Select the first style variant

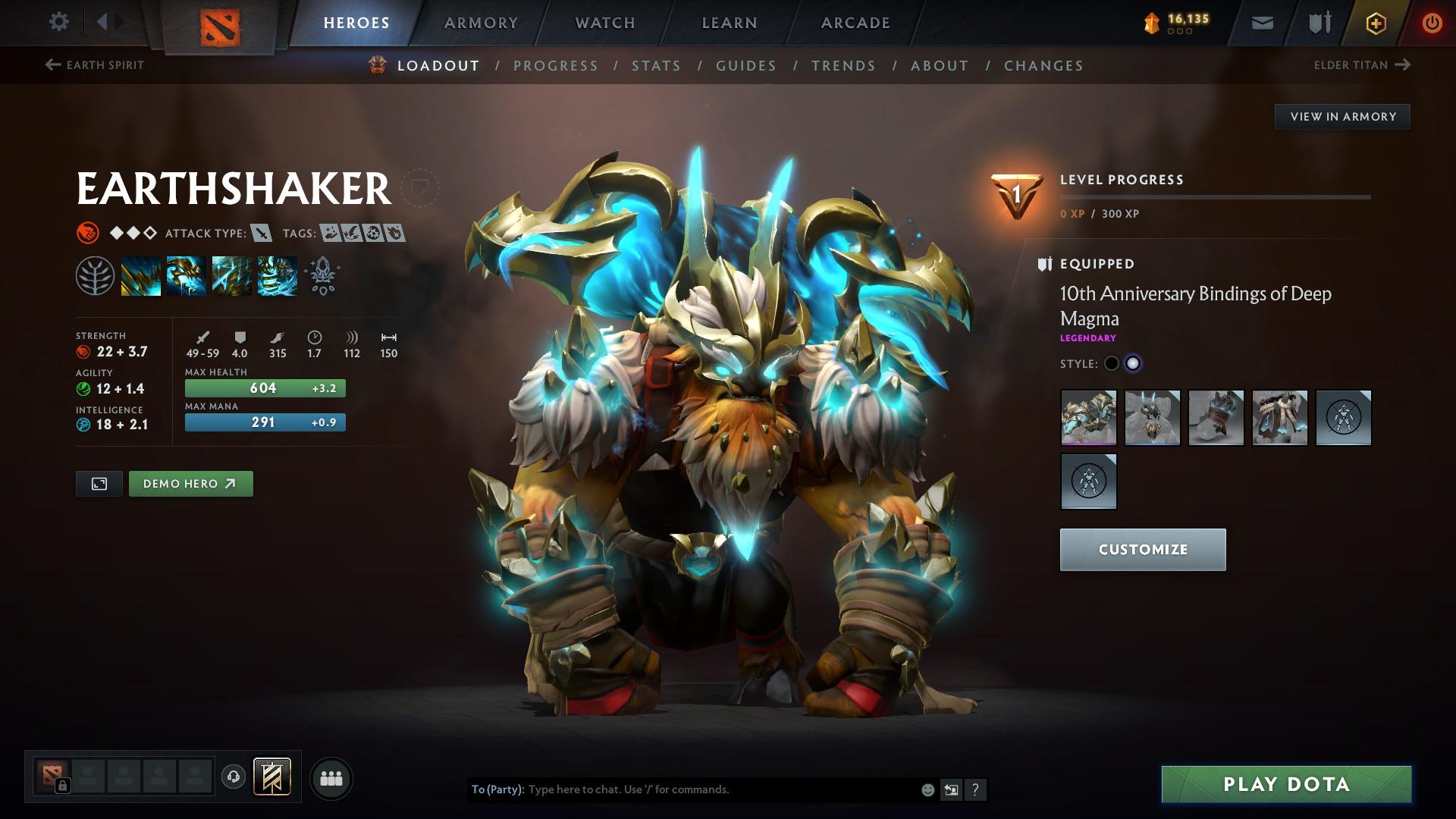(x=1112, y=363)
